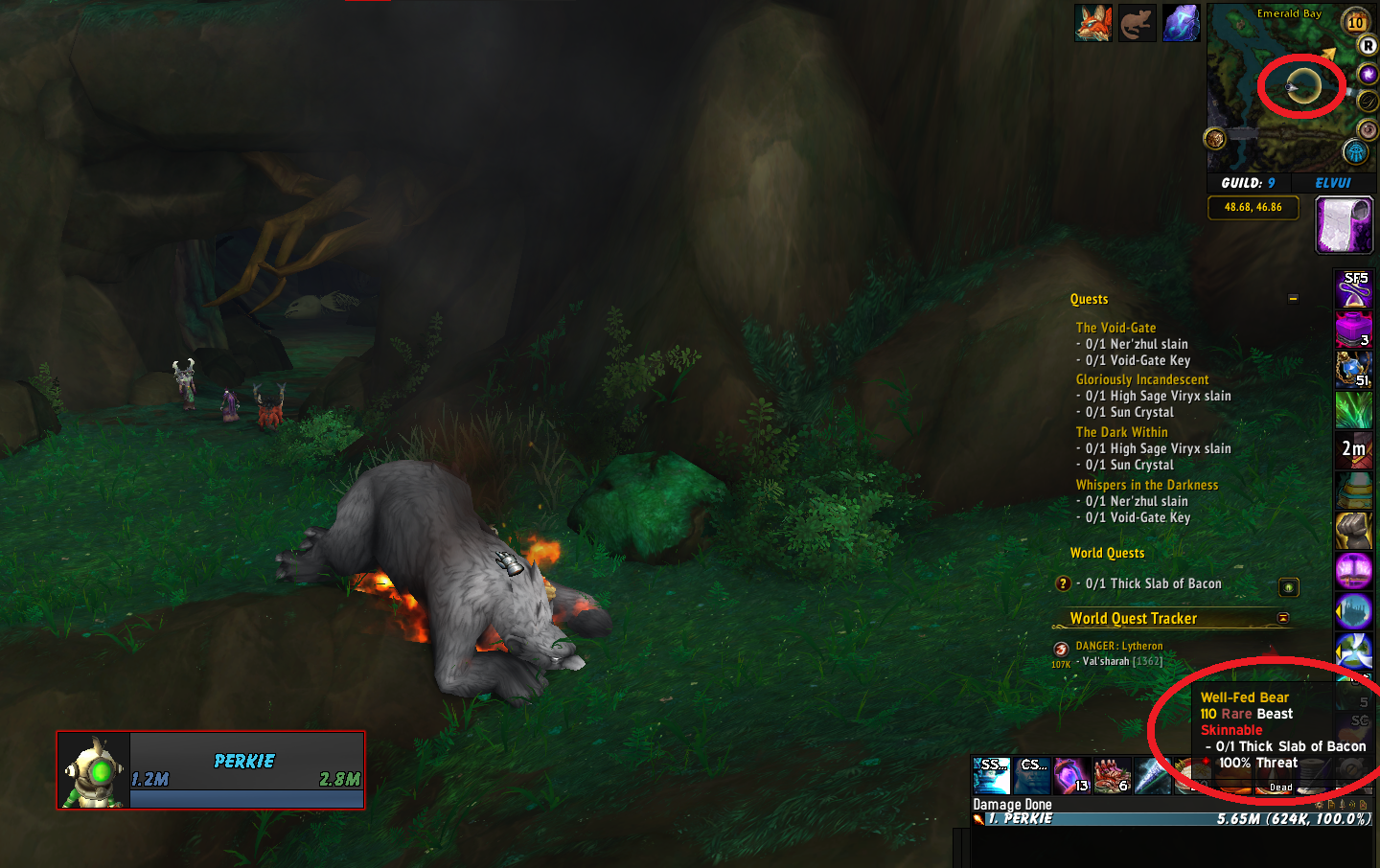The height and width of the screenshot is (868, 1380).
Task: Use the purple scroll item button
Action: [x=1344, y=225]
